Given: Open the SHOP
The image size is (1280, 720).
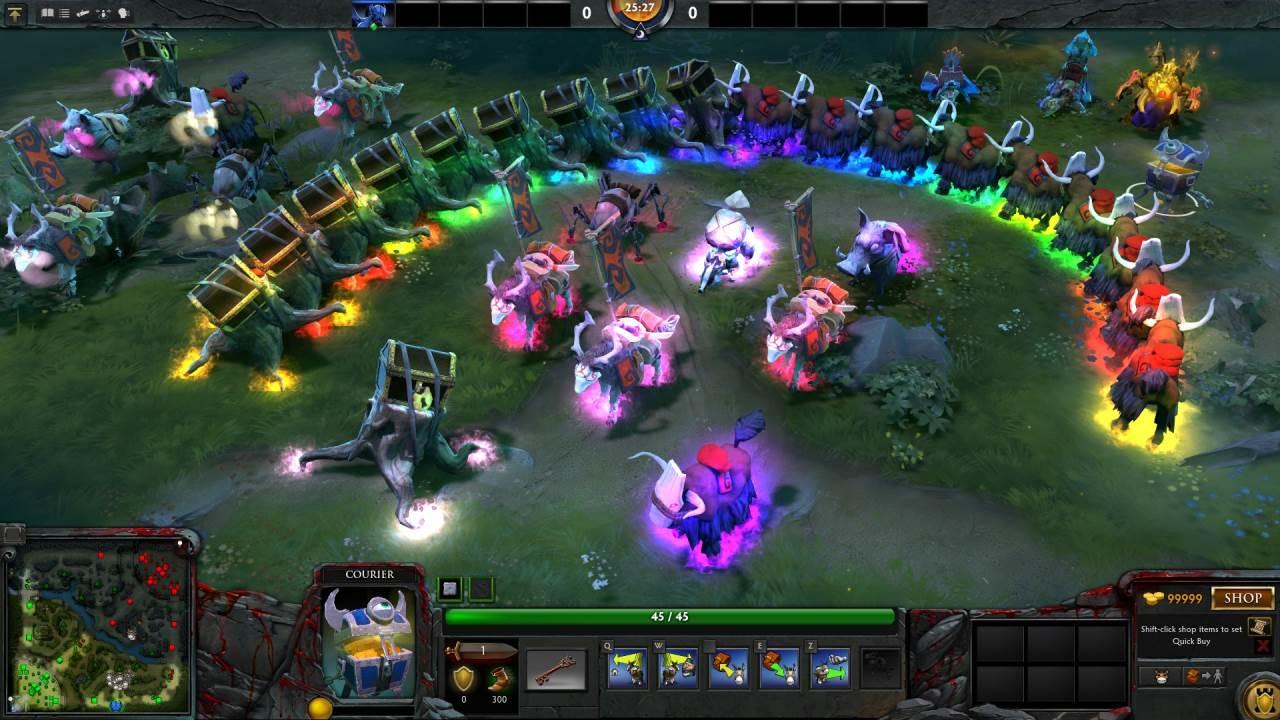Looking at the screenshot, I should click(x=1243, y=597).
